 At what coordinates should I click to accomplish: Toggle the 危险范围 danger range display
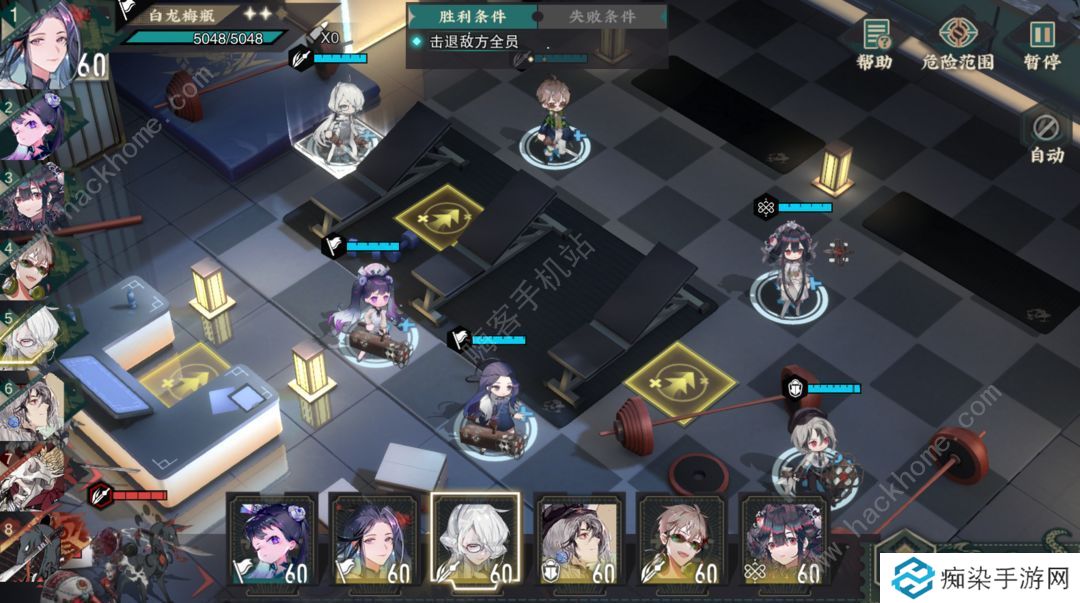(957, 45)
